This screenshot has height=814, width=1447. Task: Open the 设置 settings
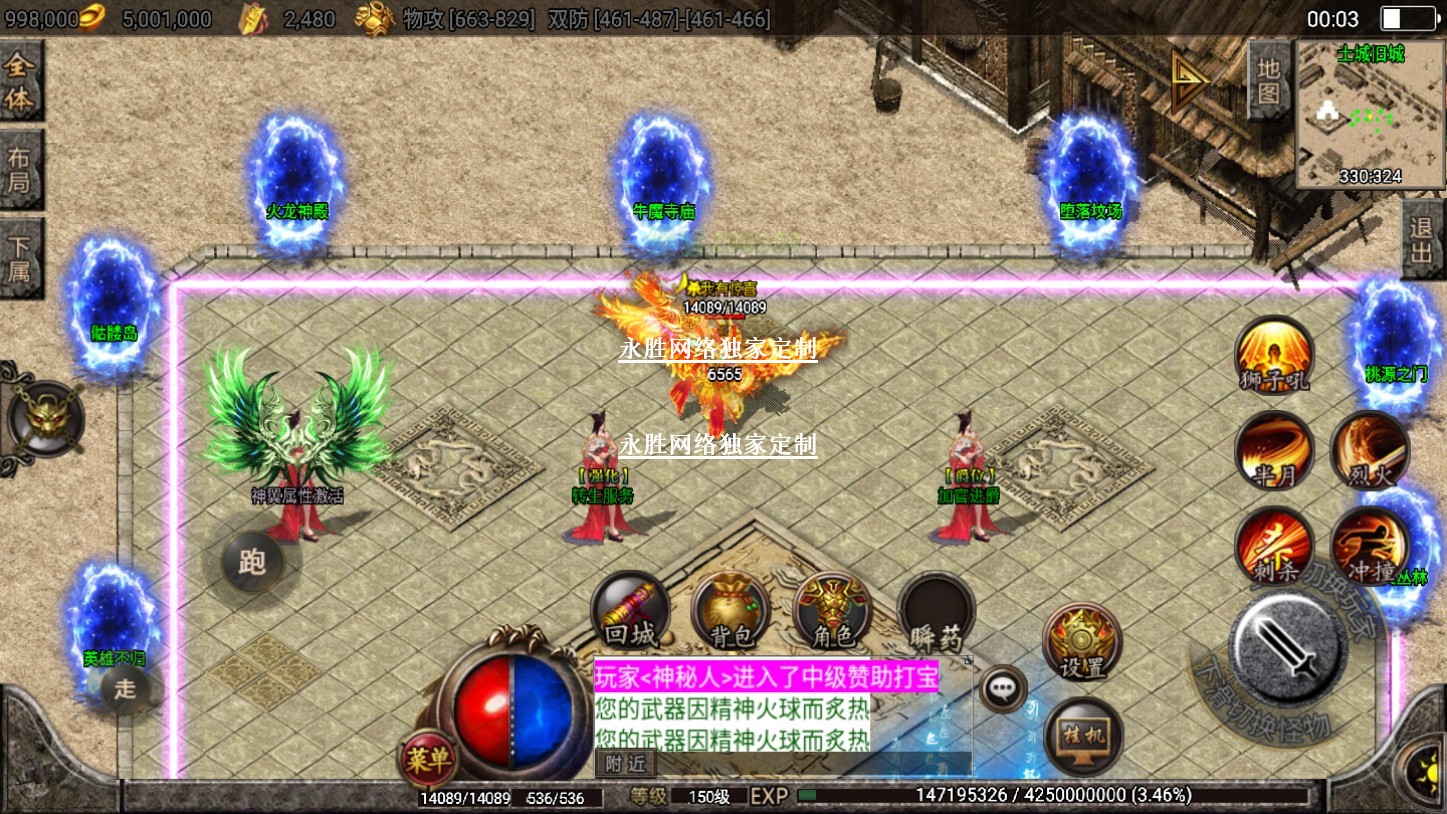pos(1082,642)
